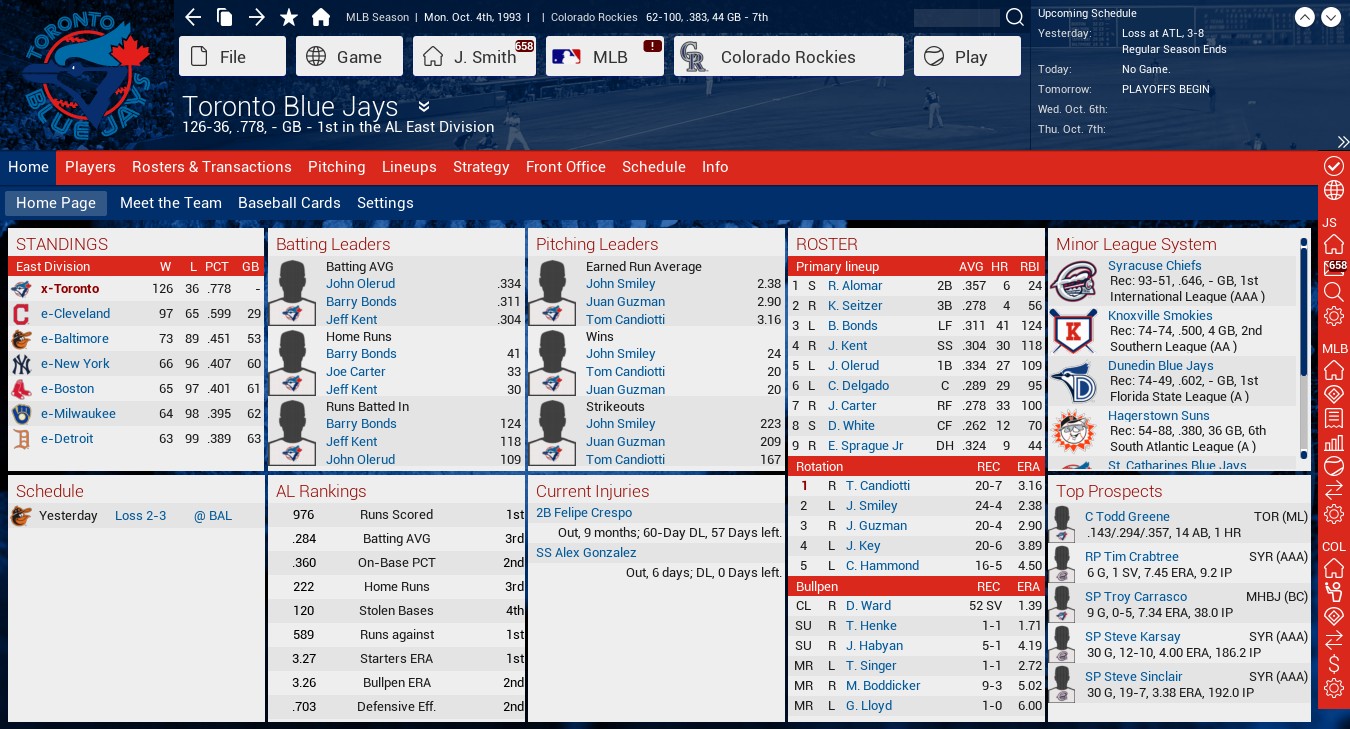
Task: Click the home icon in top bar
Action: (321, 17)
